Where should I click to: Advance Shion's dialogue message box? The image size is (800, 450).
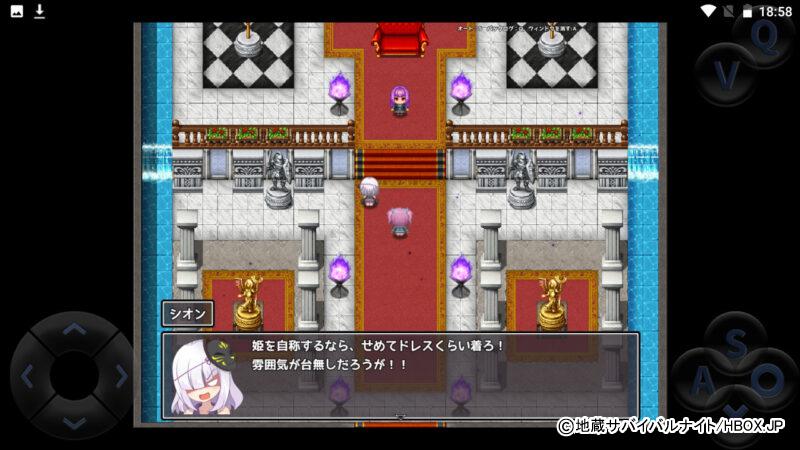400,375
